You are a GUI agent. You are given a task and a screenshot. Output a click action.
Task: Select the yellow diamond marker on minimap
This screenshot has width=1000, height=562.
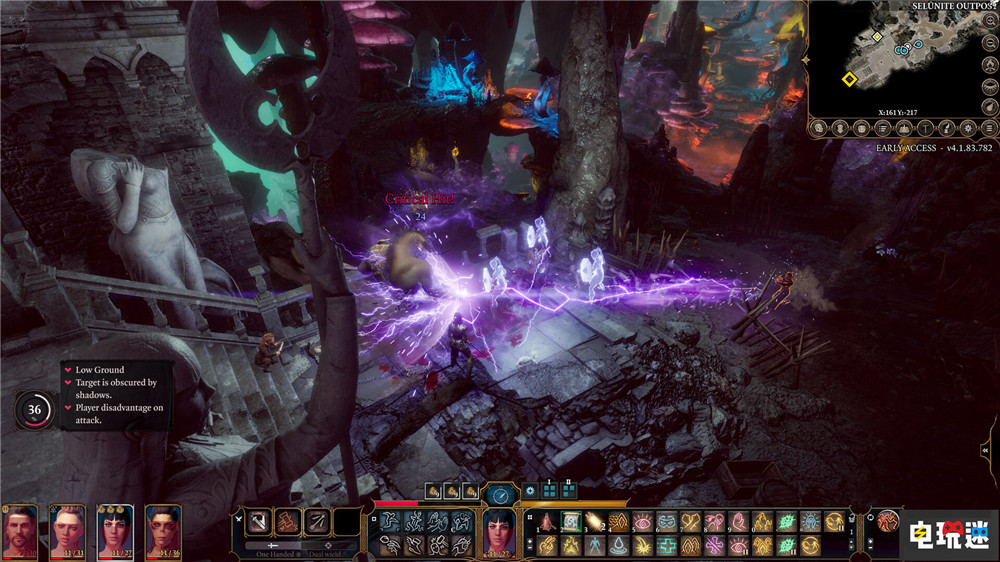pyautogui.click(x=849, y=79)
